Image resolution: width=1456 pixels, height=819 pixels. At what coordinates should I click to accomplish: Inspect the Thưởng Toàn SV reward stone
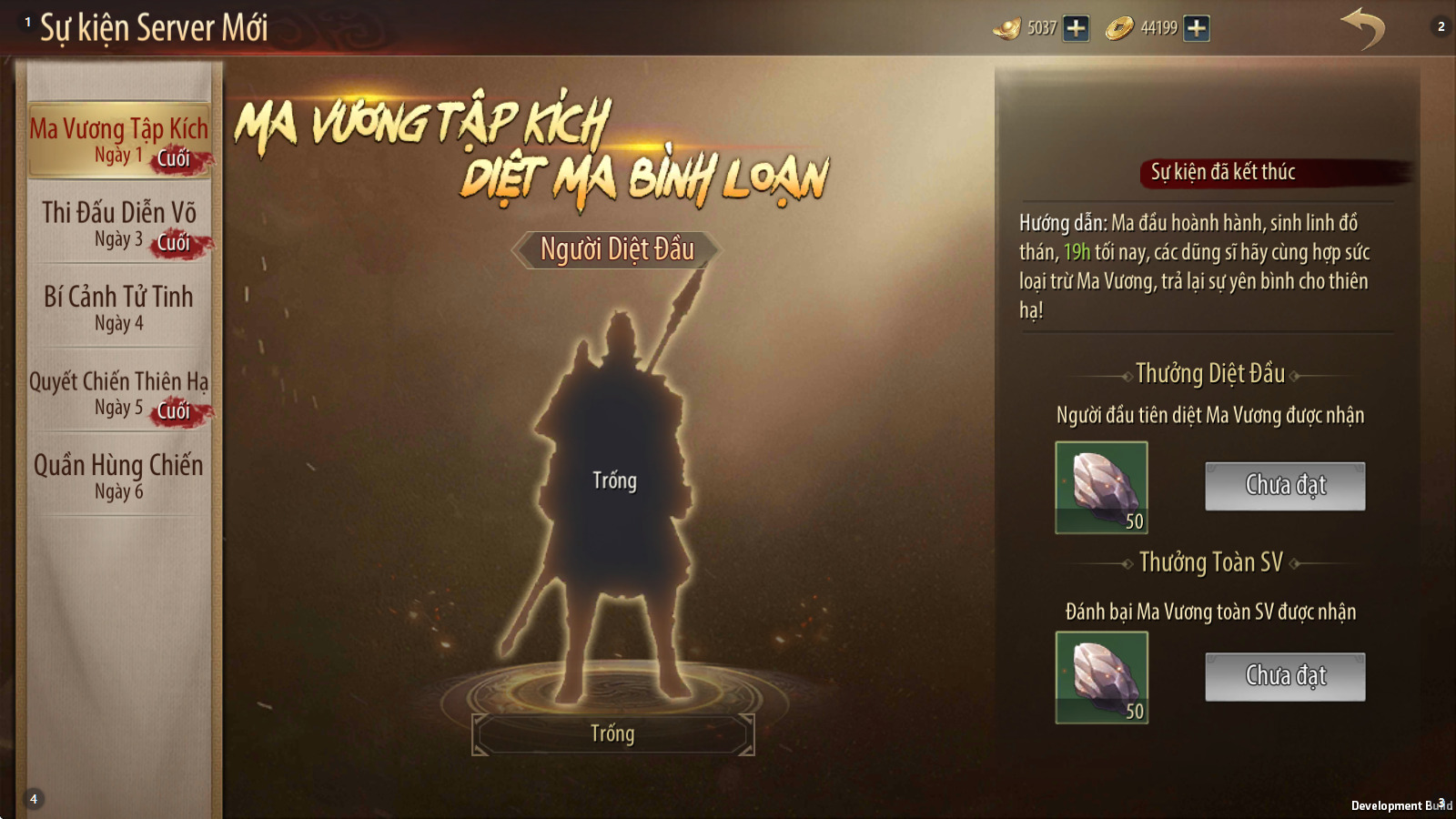(1101, 677)
